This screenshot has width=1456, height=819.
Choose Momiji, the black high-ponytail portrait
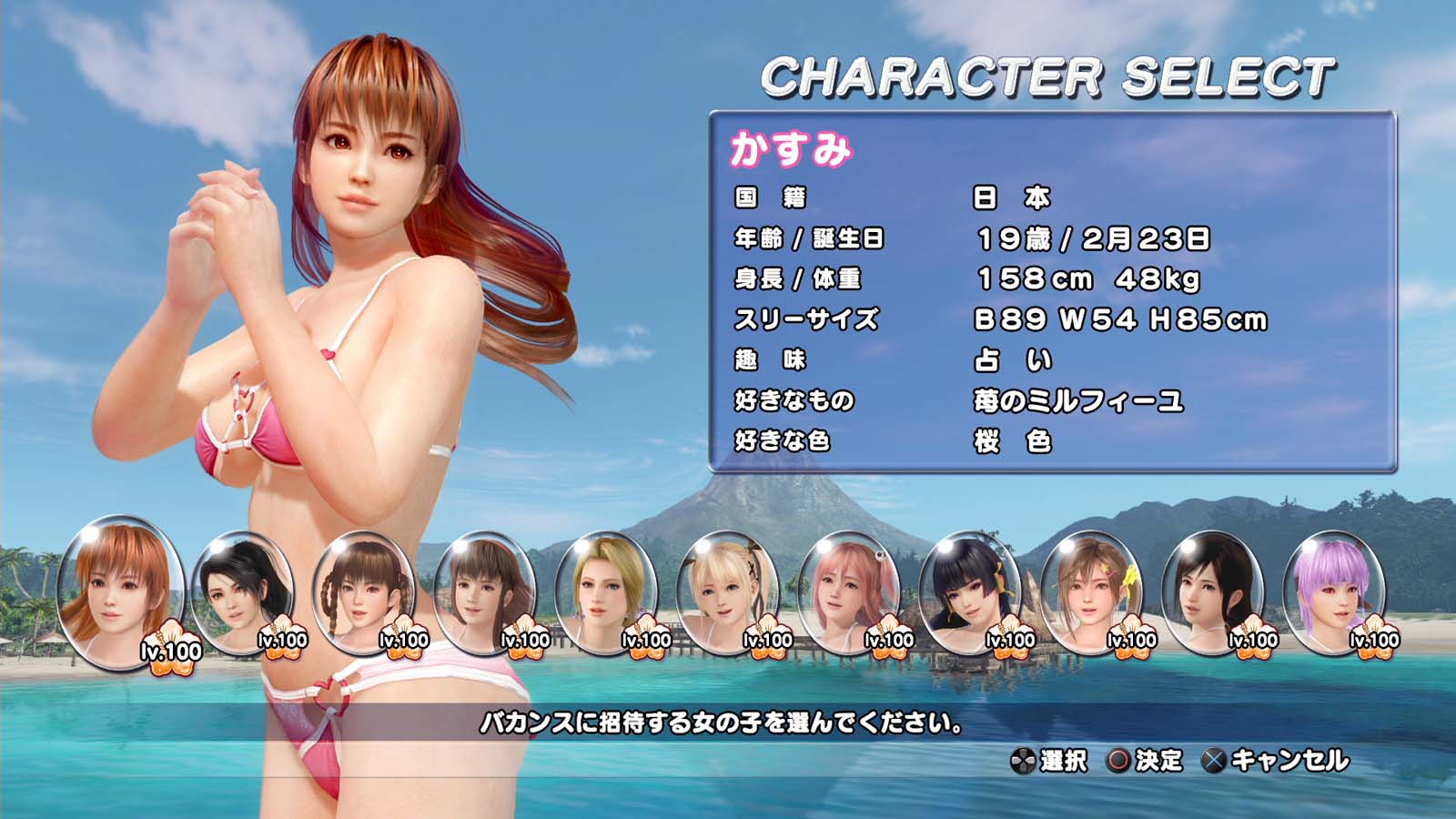point(243,591)
